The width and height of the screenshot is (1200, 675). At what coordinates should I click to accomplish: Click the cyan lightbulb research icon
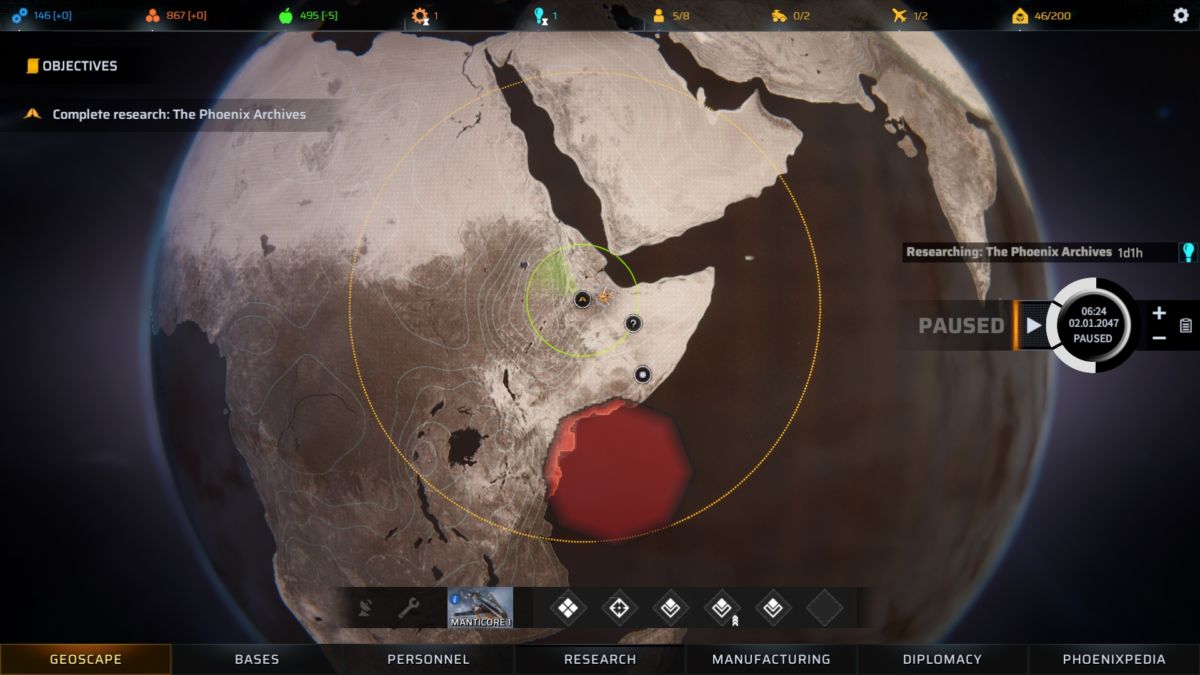1188,252
